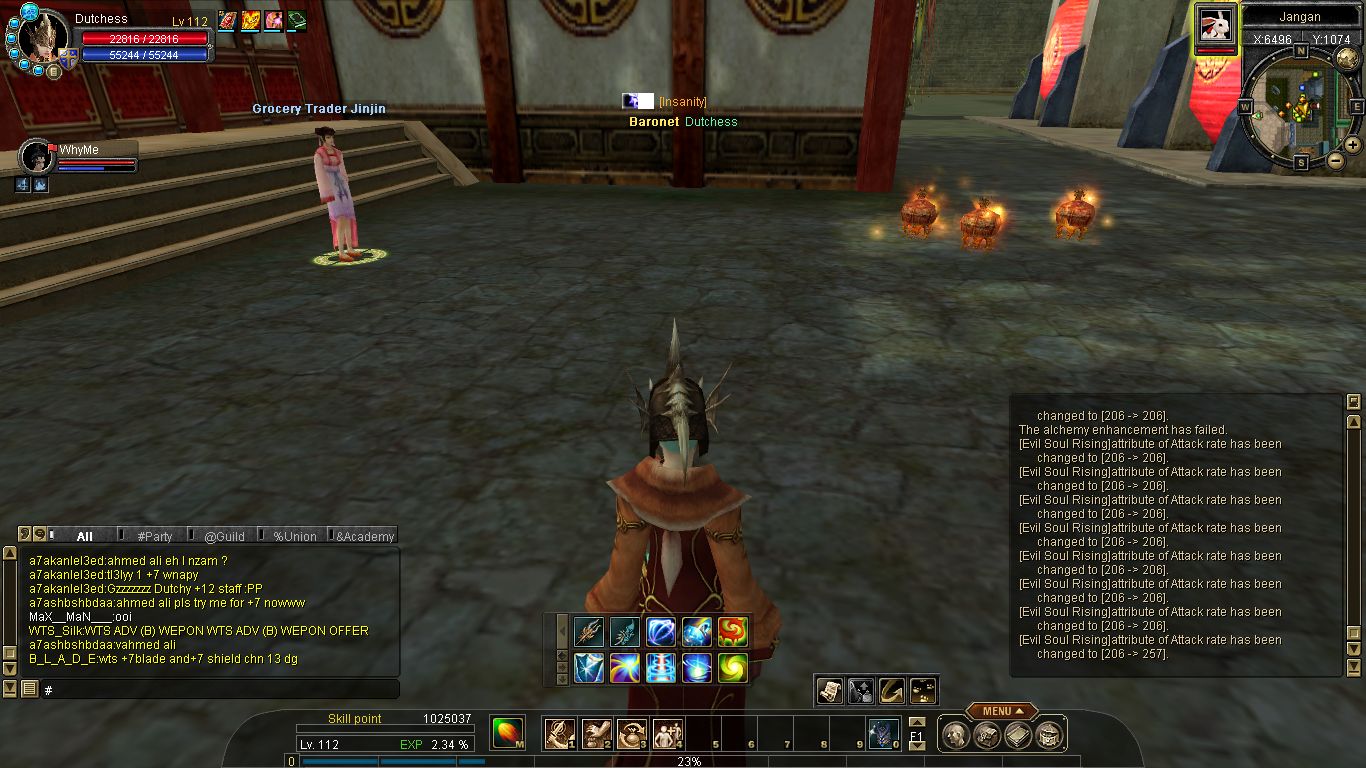Show the All chat tab

coord(85,536)
